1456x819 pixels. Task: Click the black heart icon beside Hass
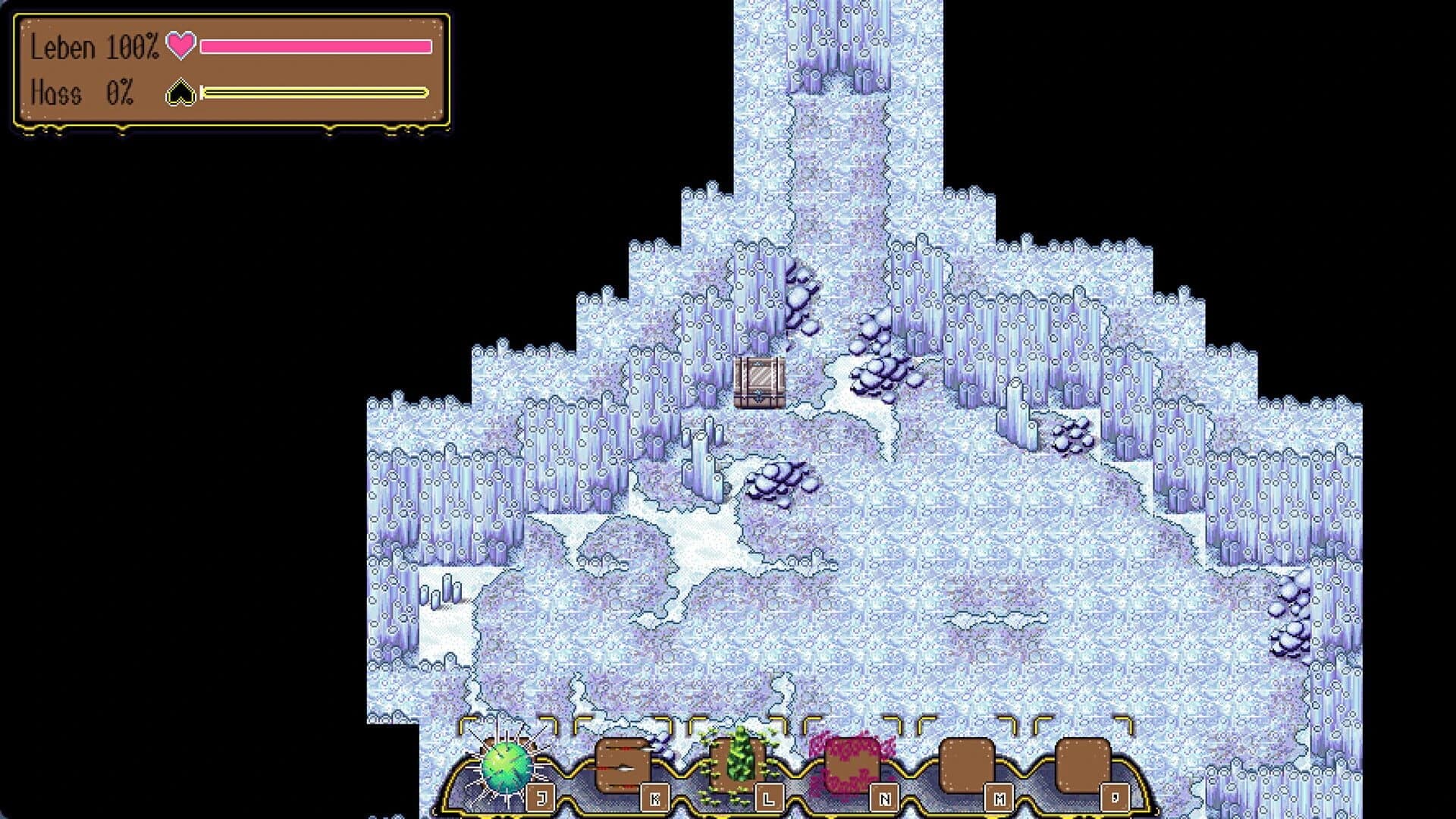pos(182,93)
